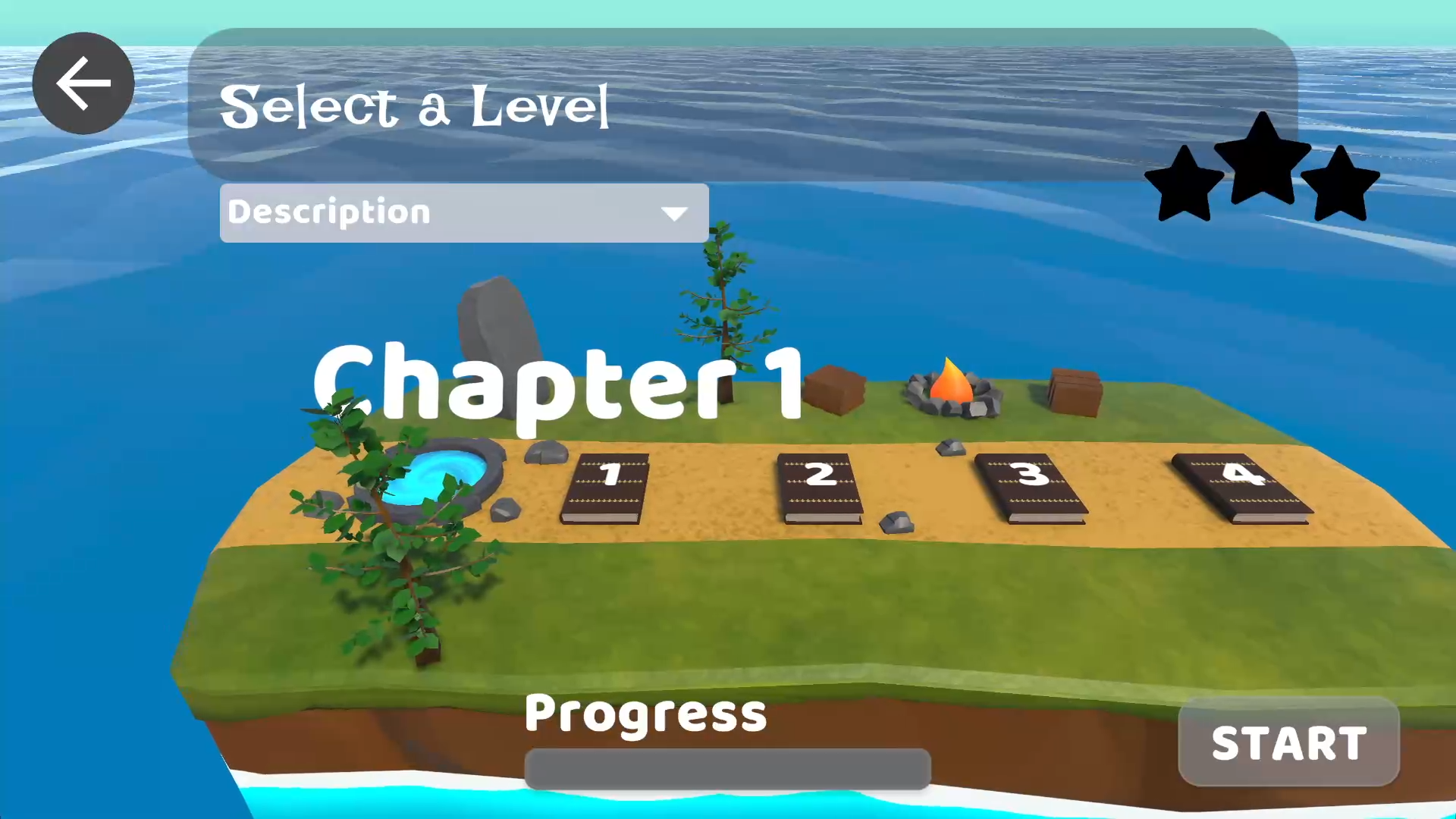Screen dimensions: 1456x819
Task: Select the first star icon
Action: pos(1184,182)
